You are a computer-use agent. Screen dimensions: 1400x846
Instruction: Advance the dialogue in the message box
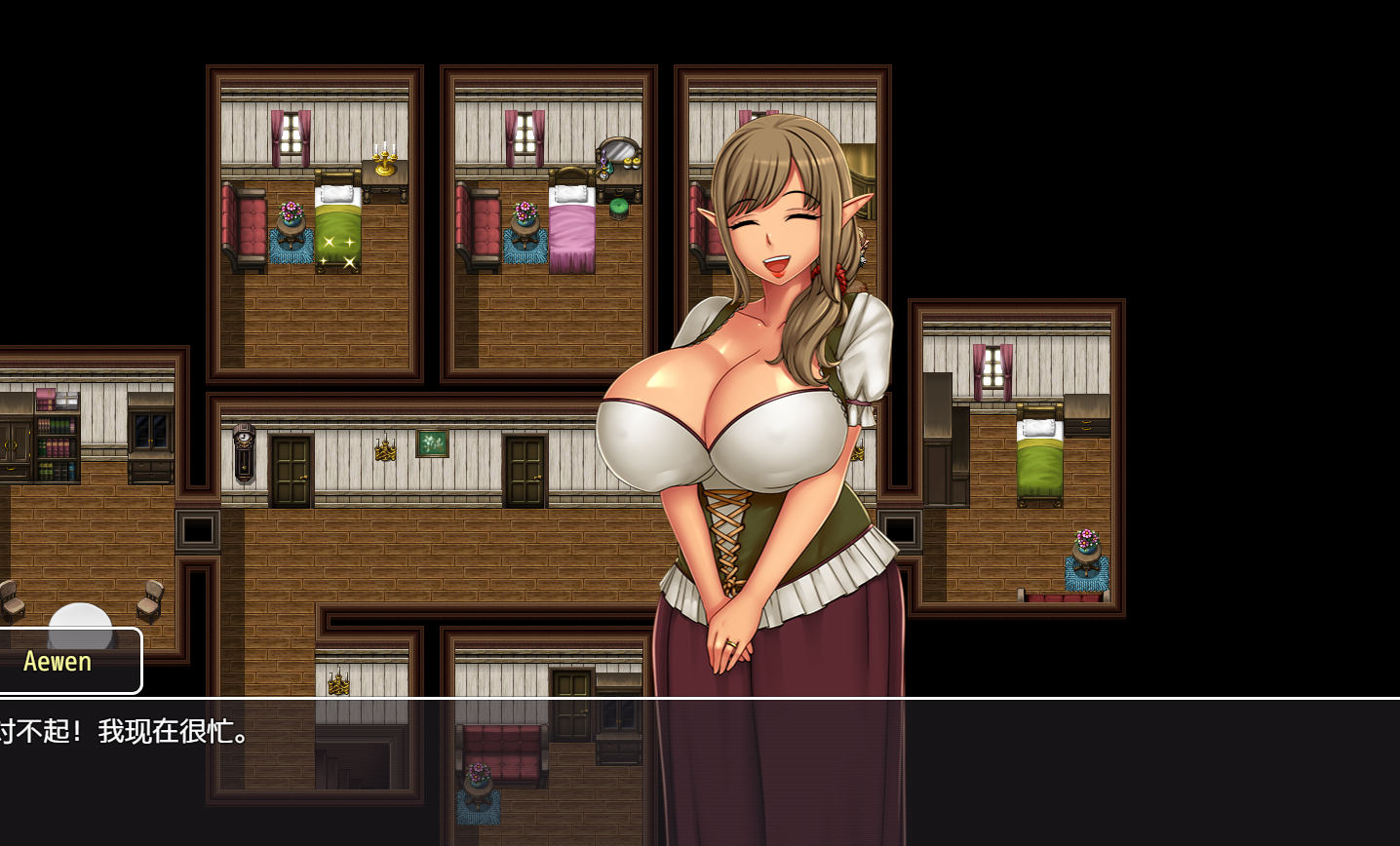click(x=700, y=772)
